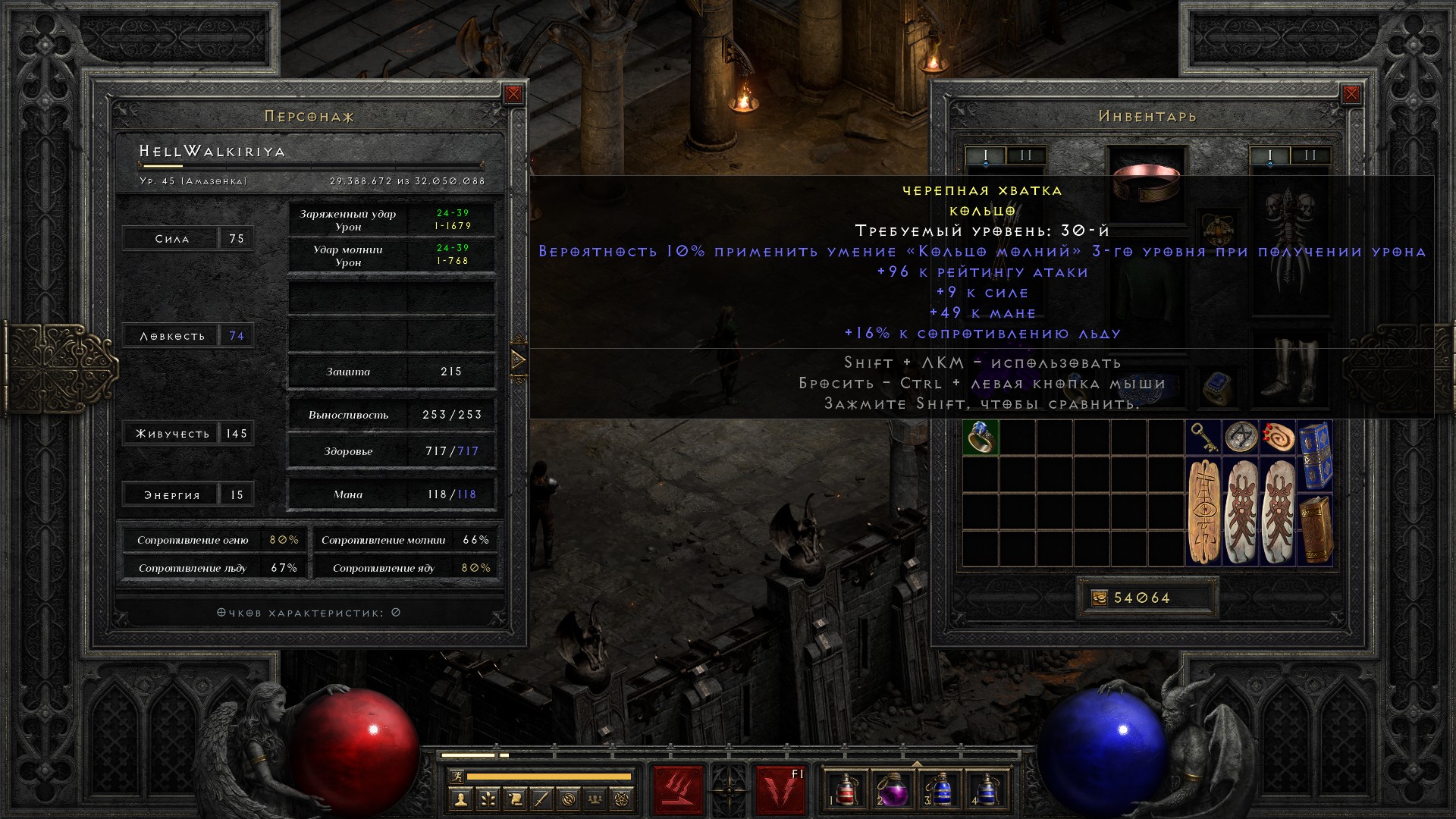Expand the character panel's side arrow
The height and width of the screenshot is (819, 1456).
519,359
